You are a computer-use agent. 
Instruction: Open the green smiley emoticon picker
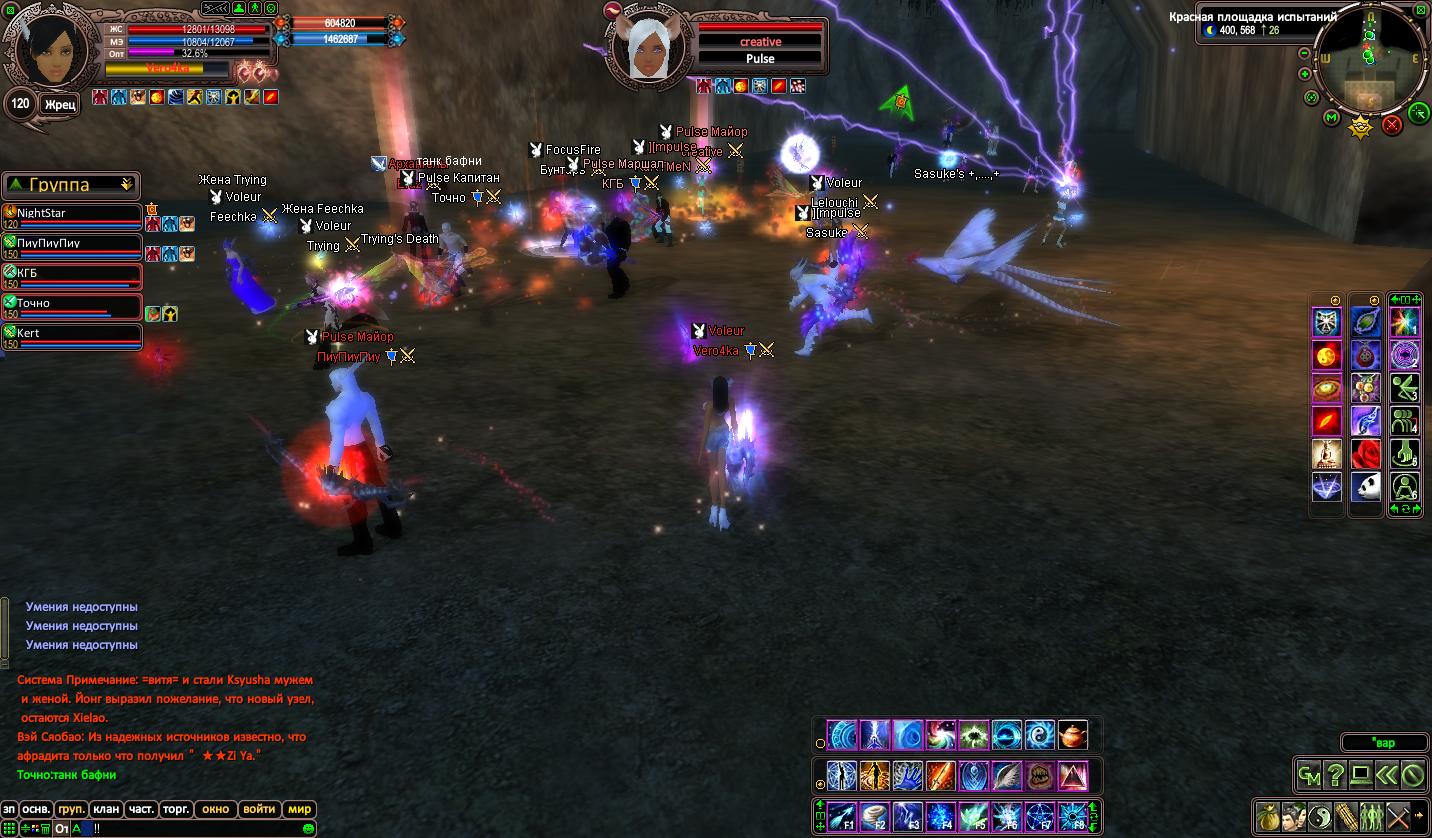click(308, 828)
